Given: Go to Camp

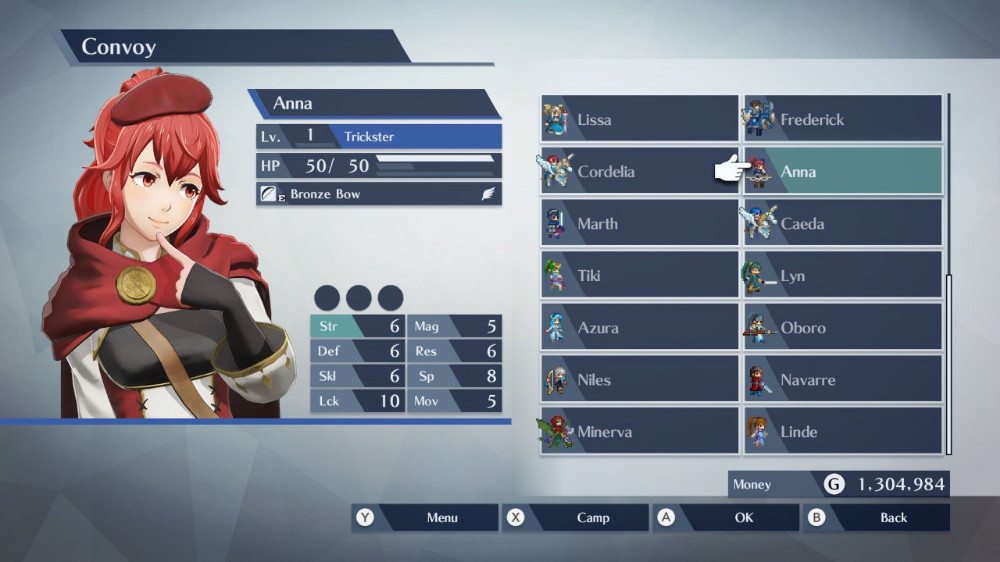Looking at the screenshot, I should click(576, 517).
